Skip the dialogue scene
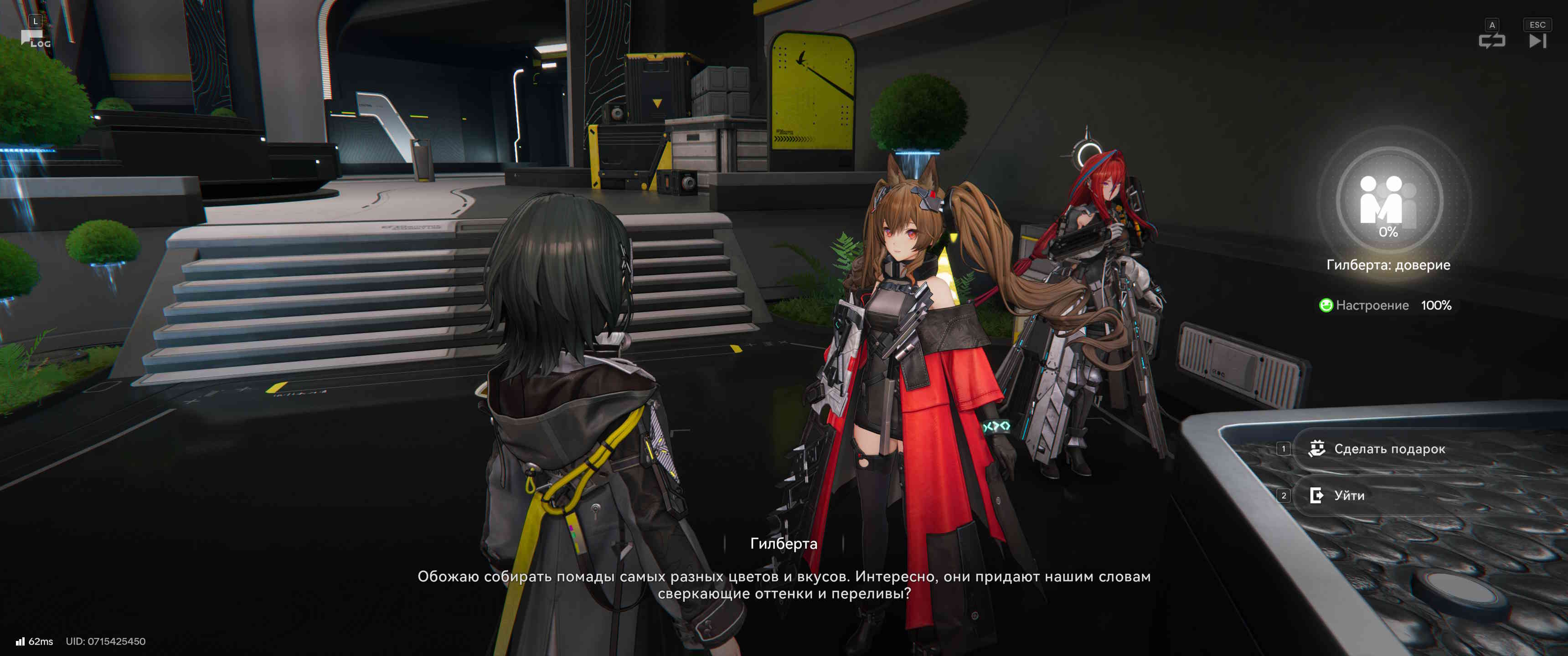 coord(1537,41)
